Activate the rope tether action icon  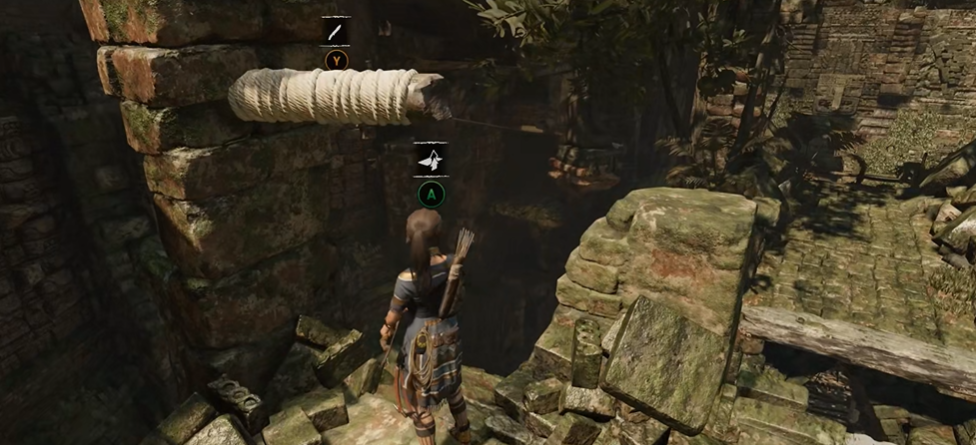coord(431,158)
